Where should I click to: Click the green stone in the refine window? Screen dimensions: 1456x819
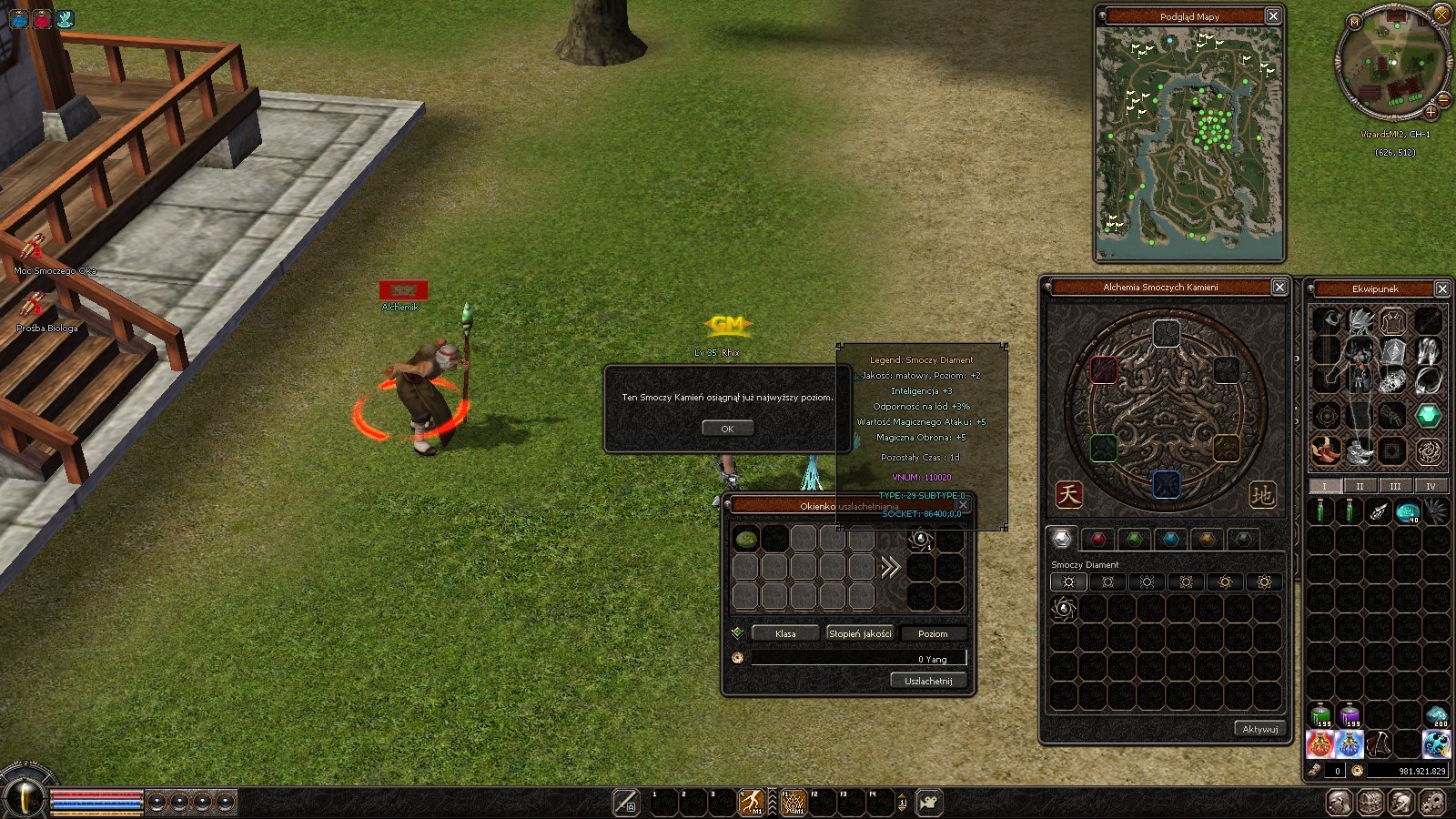[746, 540]
